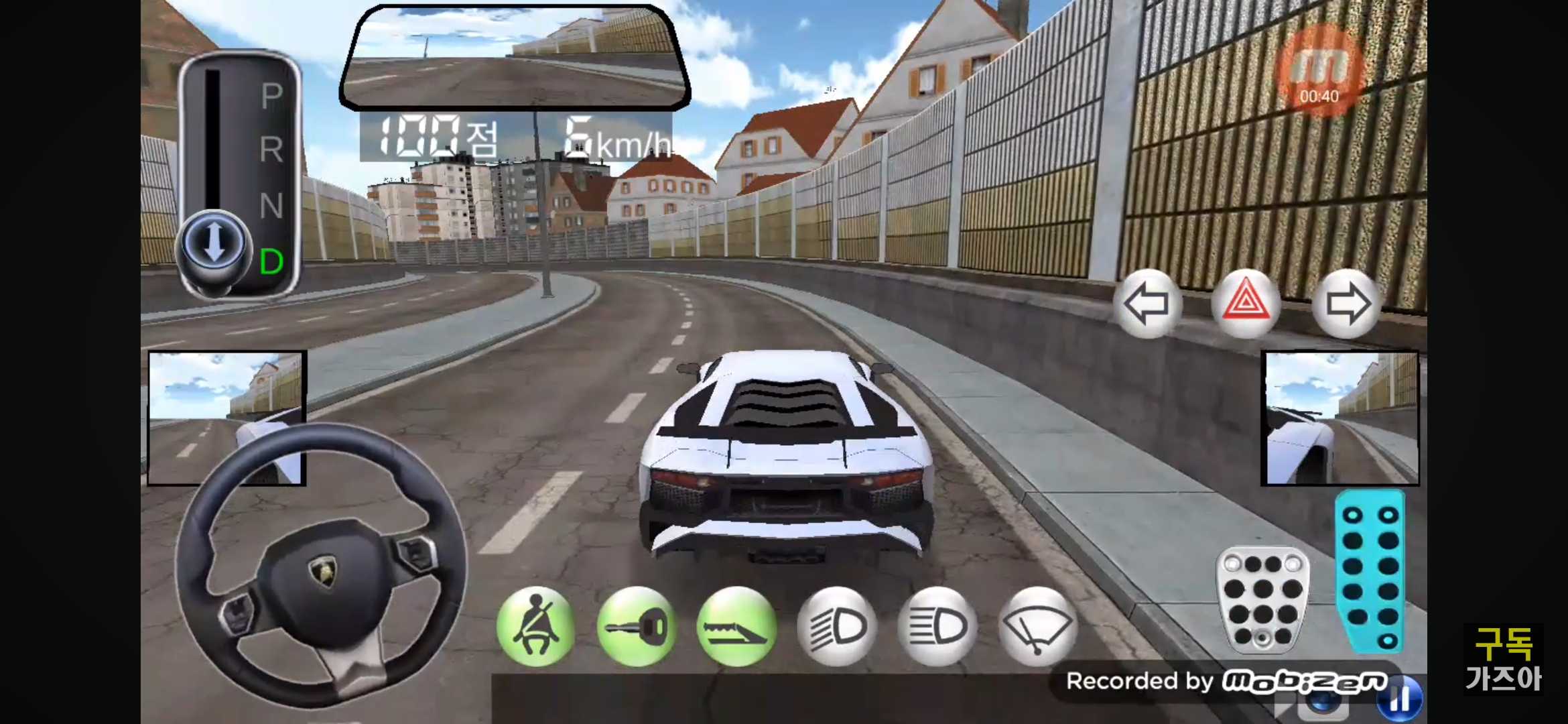Switch on the low beam headlights
Image resolution: width=1568 pixels, height=724 pixels.
tap(837, 627)
